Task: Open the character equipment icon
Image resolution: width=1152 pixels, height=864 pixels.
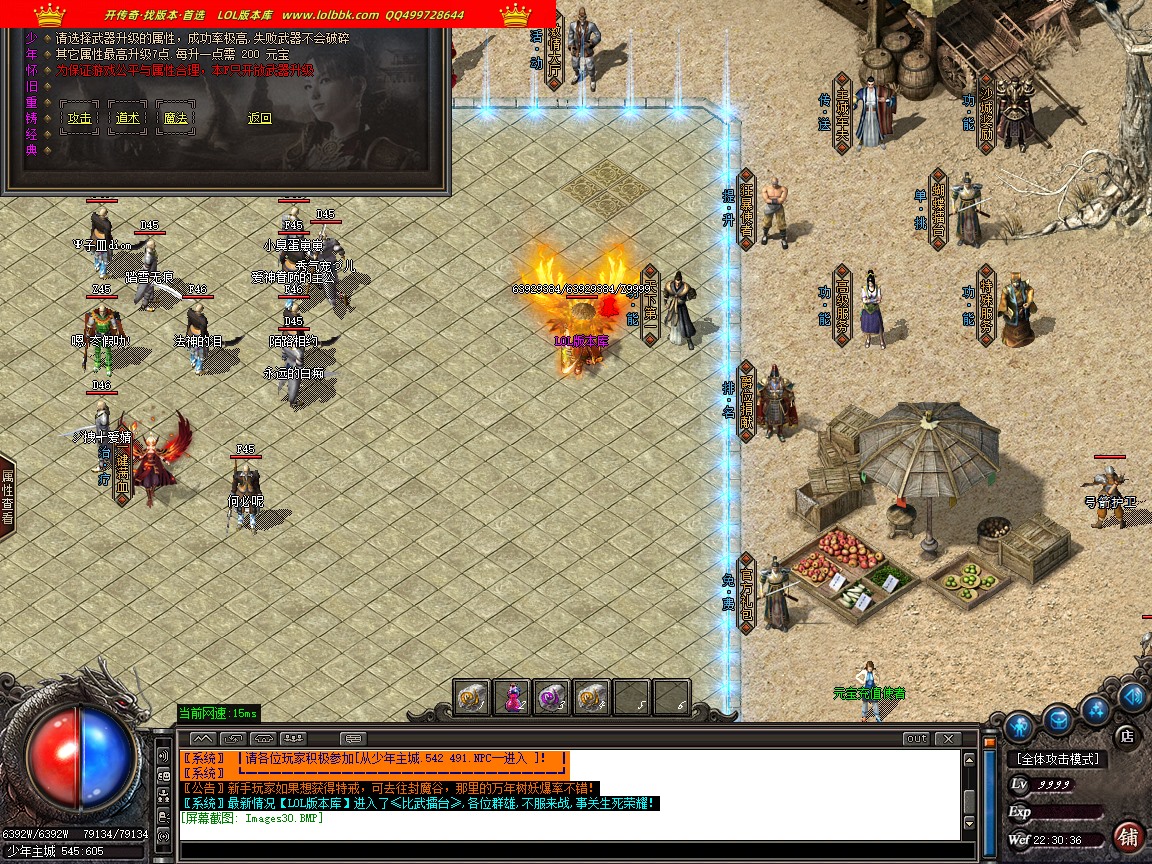Action: point(1019,725)
